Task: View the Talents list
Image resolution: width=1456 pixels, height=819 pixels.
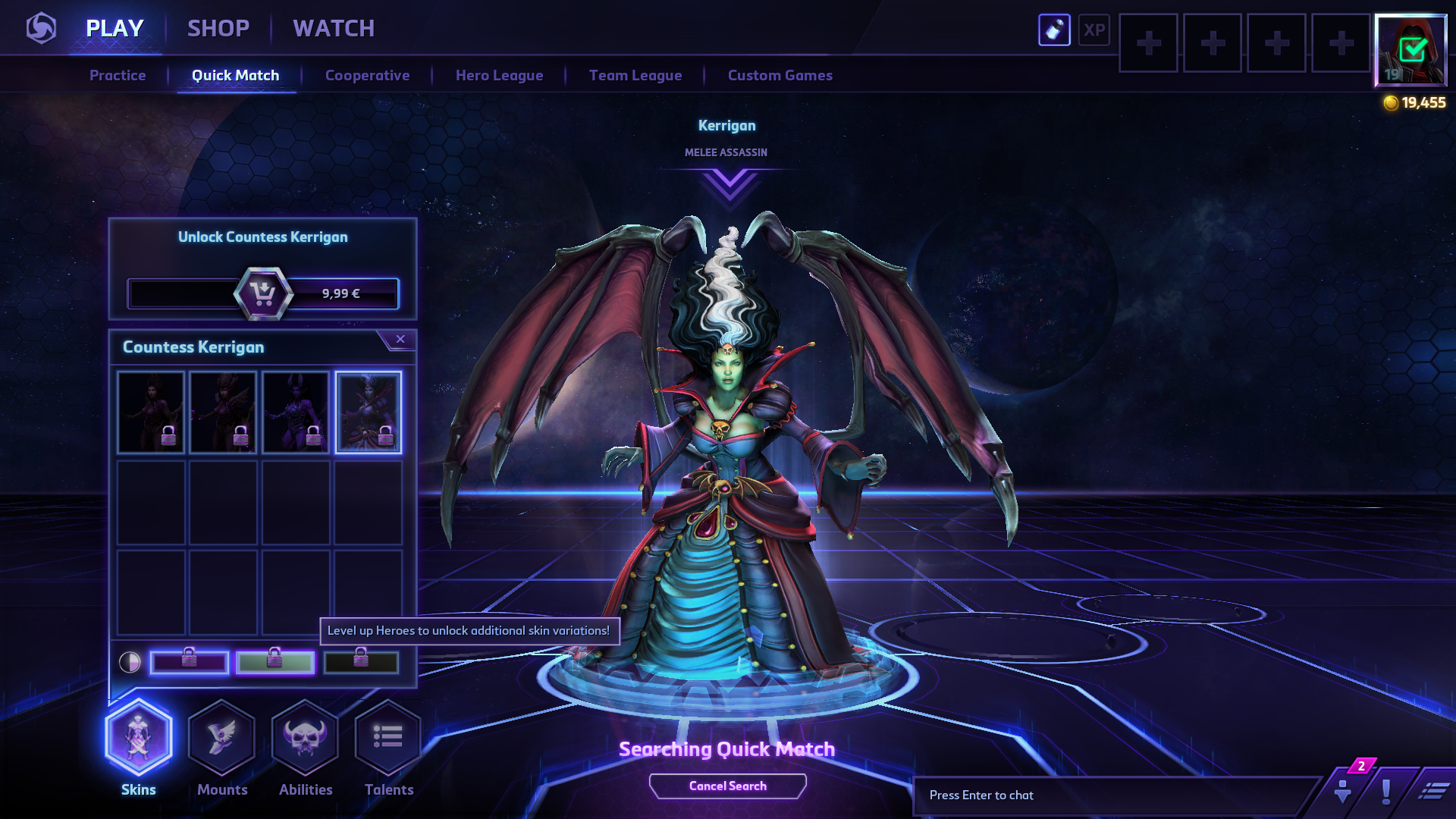Action: (388, 739)
